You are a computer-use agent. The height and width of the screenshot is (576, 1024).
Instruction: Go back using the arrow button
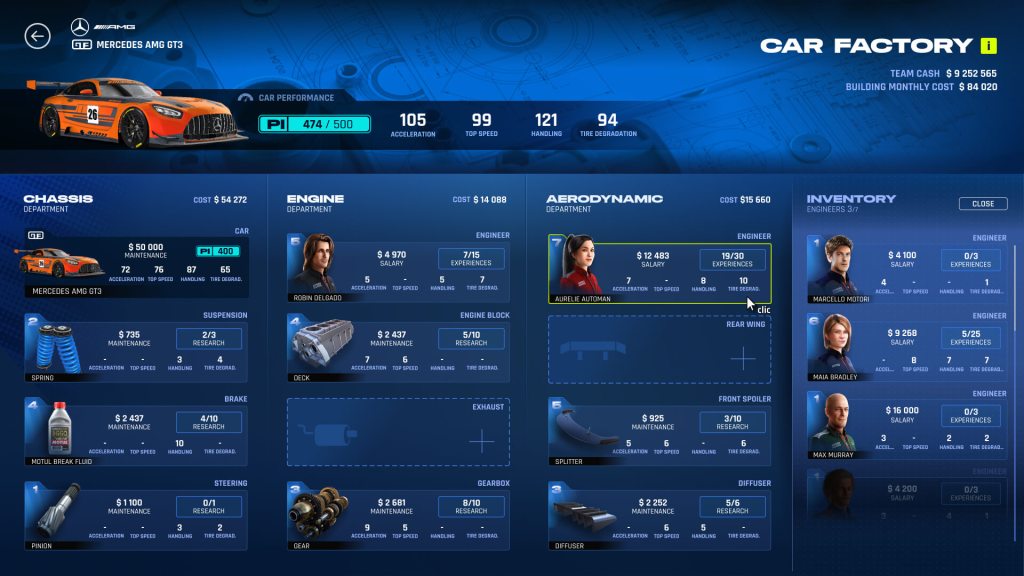37,37
